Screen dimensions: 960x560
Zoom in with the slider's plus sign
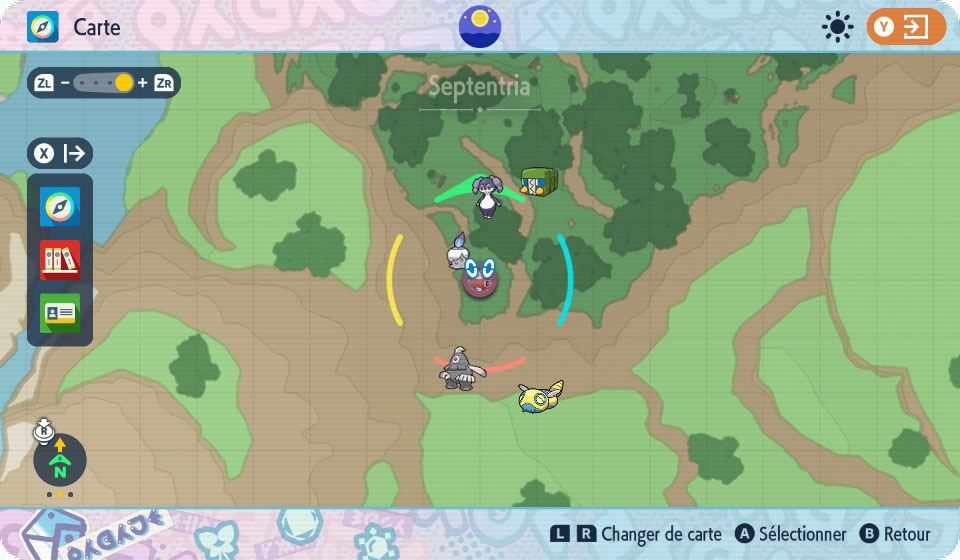click(143, 83)
